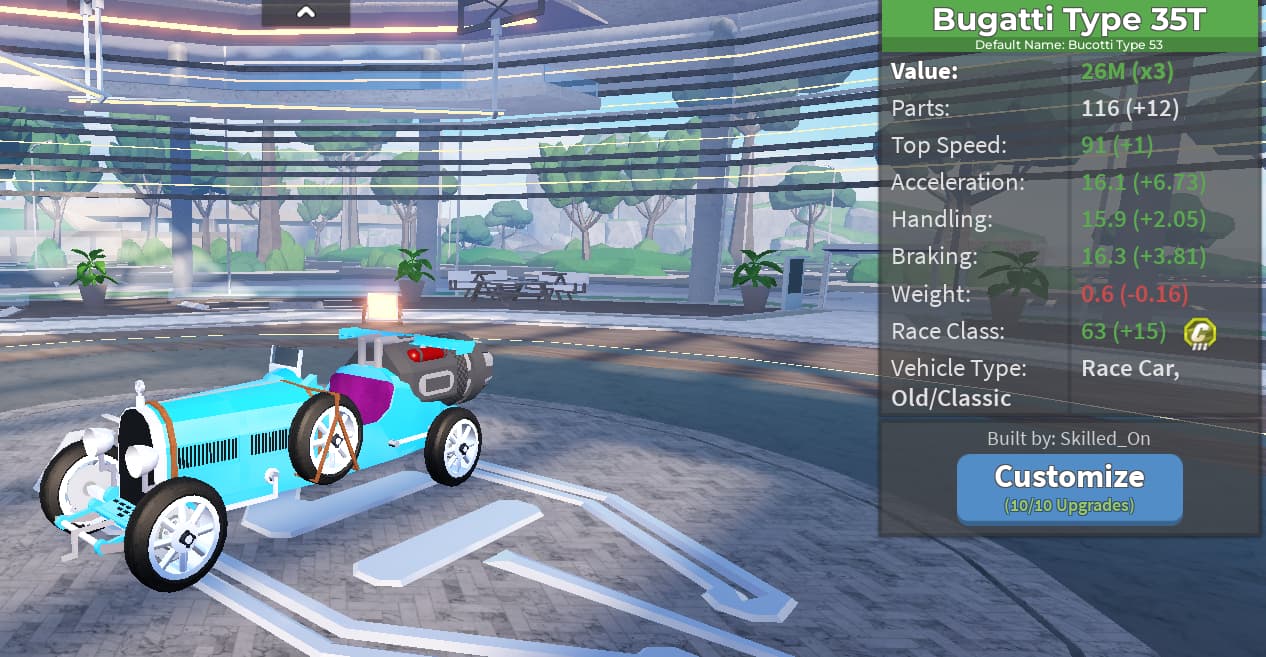Click the Race Class C badge icon
Viewport: 1266px width, 657px height.
(x=1198, y=333)
